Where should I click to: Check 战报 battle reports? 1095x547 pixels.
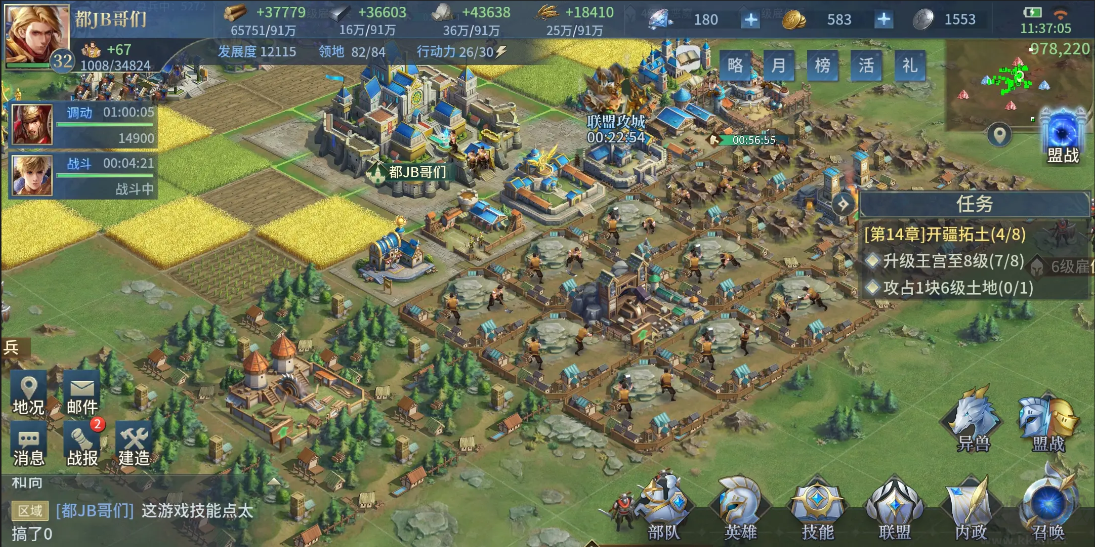pyautogui.click(x=82, y=445)
